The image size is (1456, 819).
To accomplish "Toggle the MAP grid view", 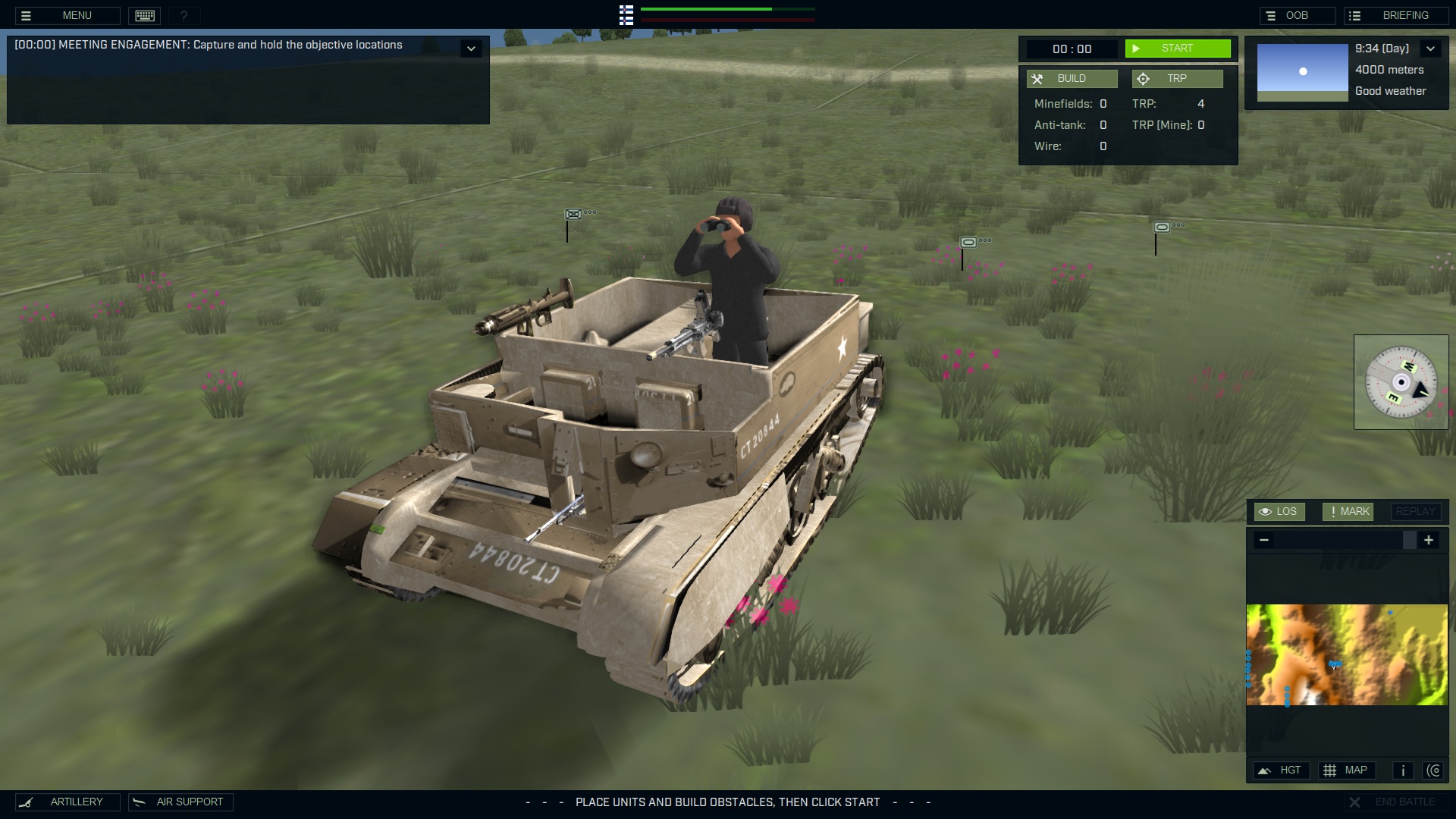I will click(1346, 770).
